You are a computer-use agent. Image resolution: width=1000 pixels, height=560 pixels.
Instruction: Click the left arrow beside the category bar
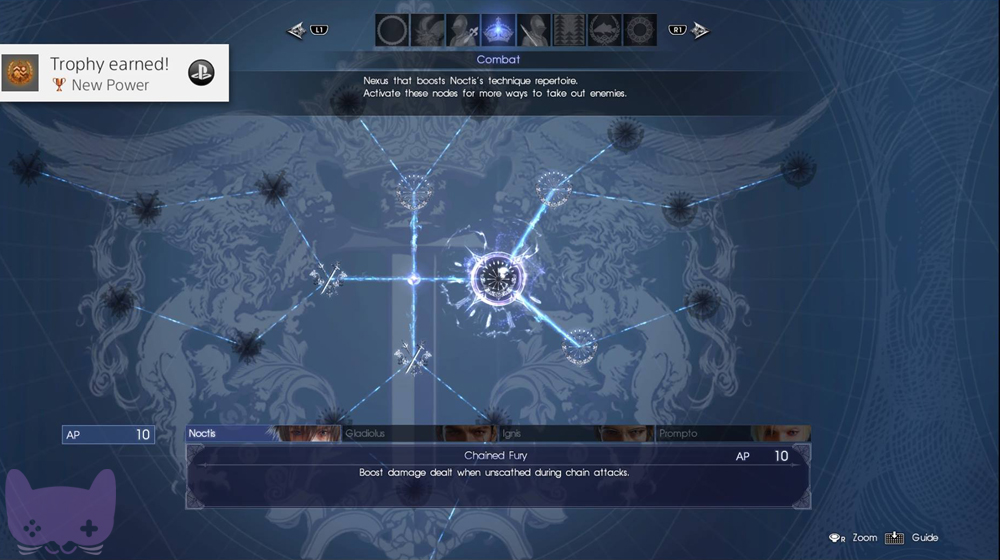click(297, 30)
